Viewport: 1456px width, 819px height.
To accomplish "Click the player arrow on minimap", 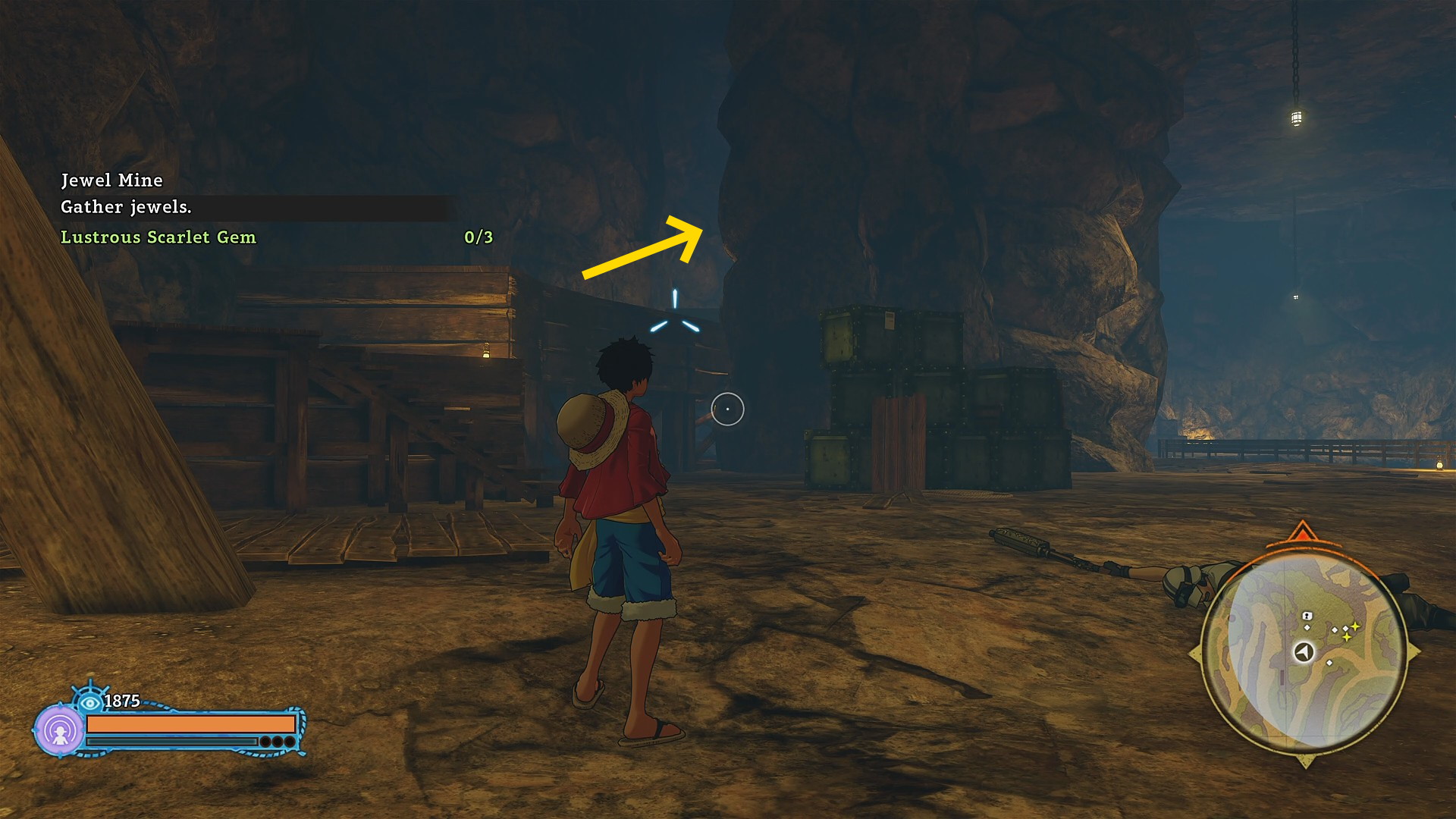I will [x=1304, y=652].
